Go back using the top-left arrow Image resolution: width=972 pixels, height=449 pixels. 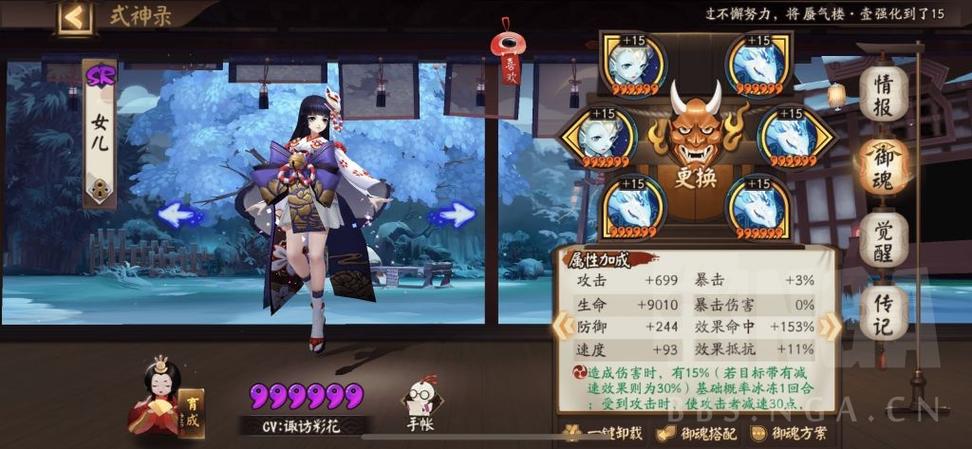click(x=74, y=17)
